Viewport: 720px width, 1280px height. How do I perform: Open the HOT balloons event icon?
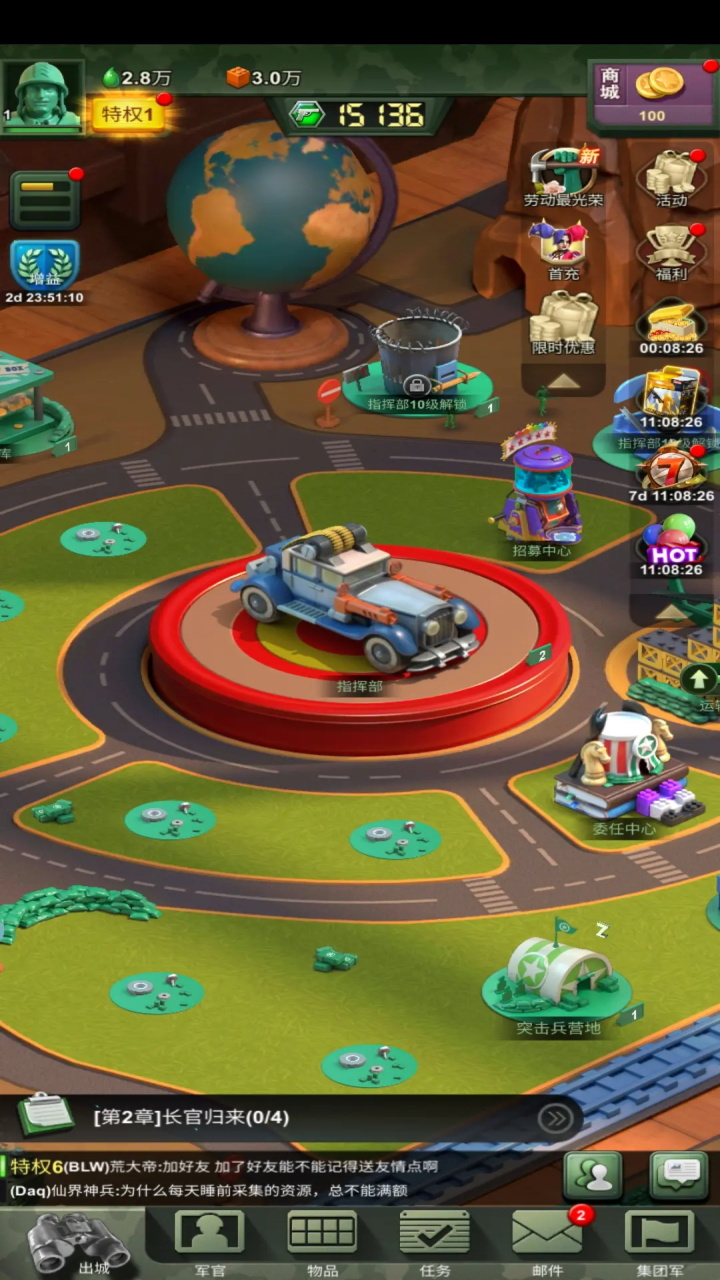[671, 545]
